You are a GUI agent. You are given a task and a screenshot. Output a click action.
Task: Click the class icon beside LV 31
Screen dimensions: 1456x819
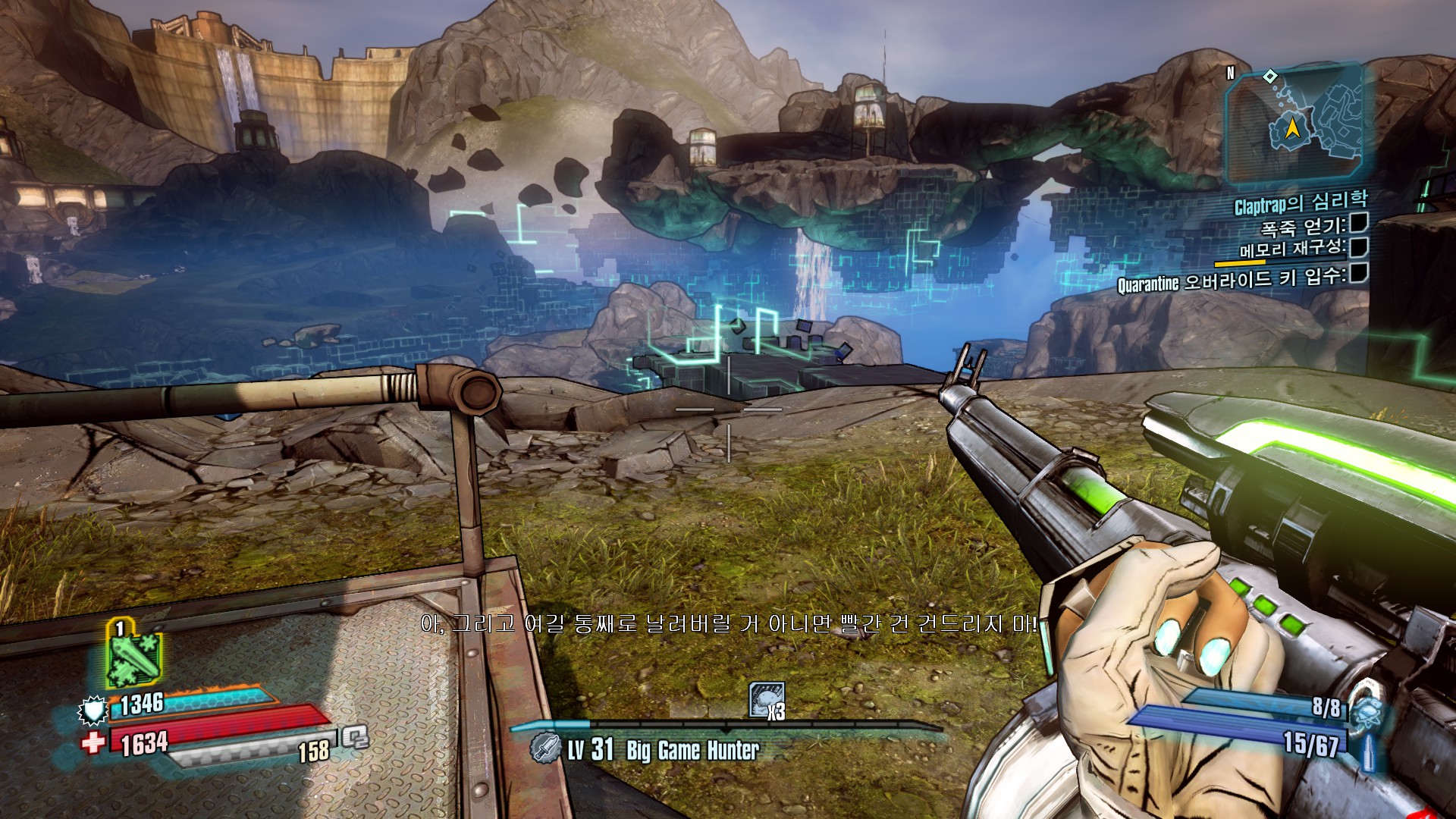point(544,748)
